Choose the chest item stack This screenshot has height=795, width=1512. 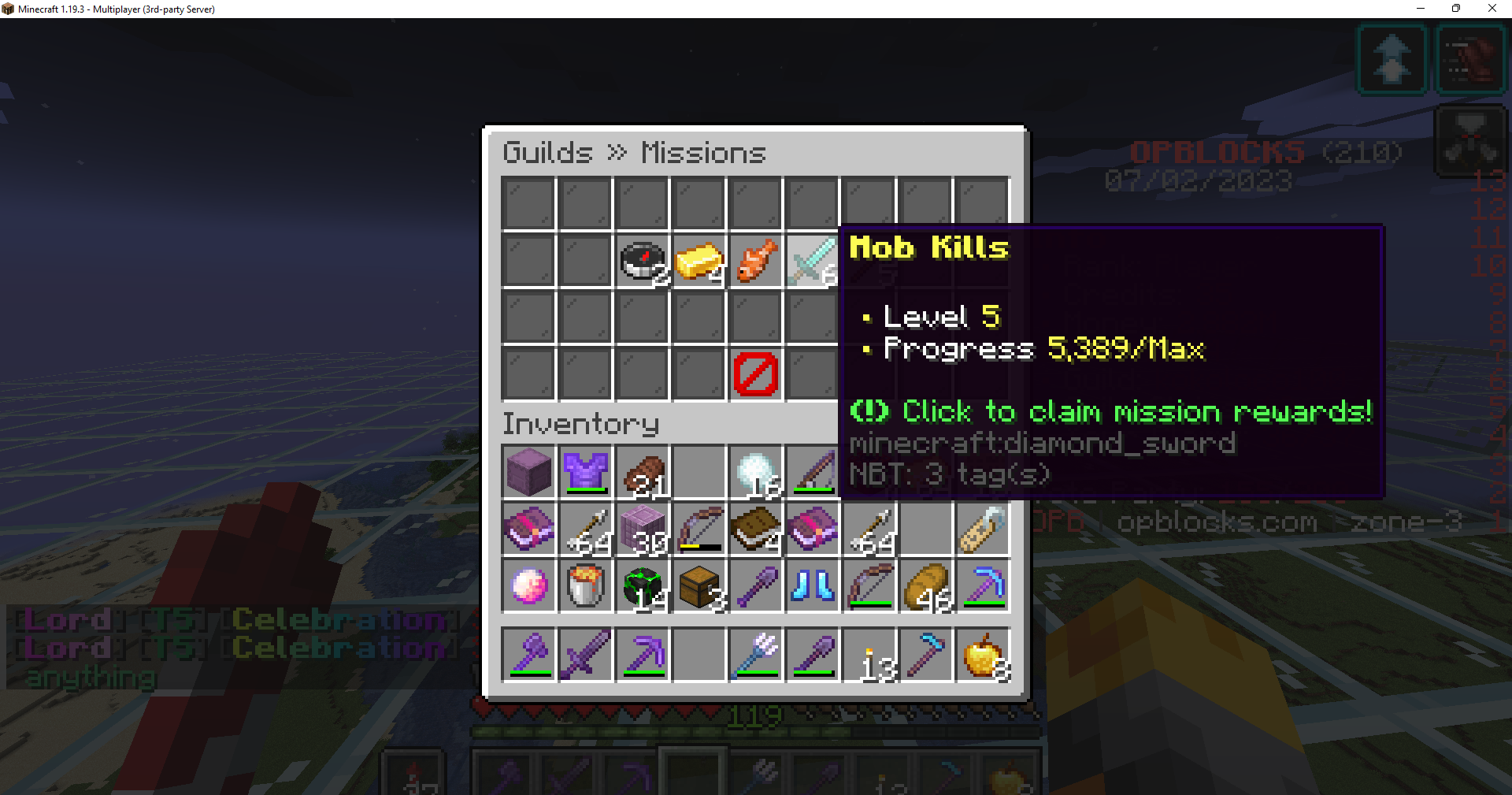(x=699, y=585)
